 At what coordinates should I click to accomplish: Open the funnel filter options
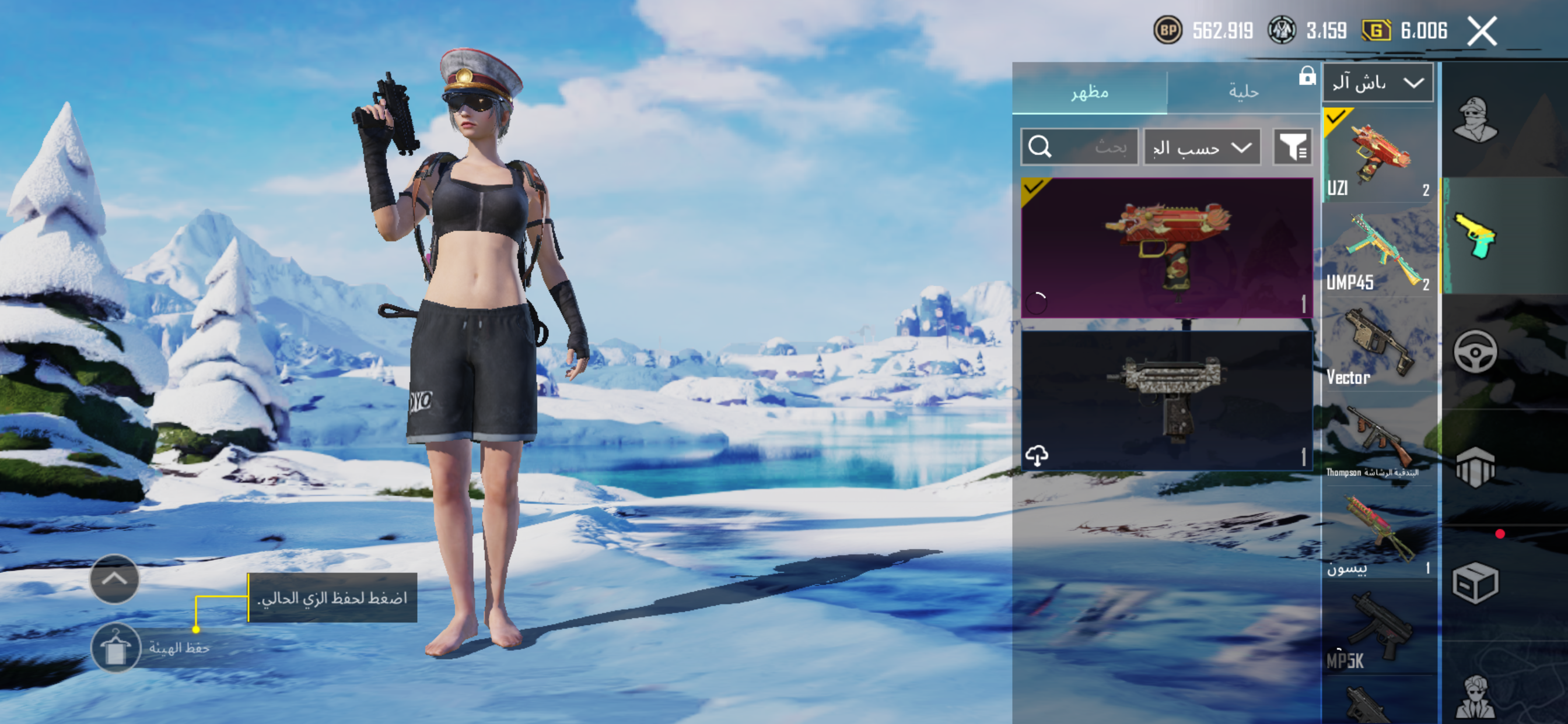1292,147
